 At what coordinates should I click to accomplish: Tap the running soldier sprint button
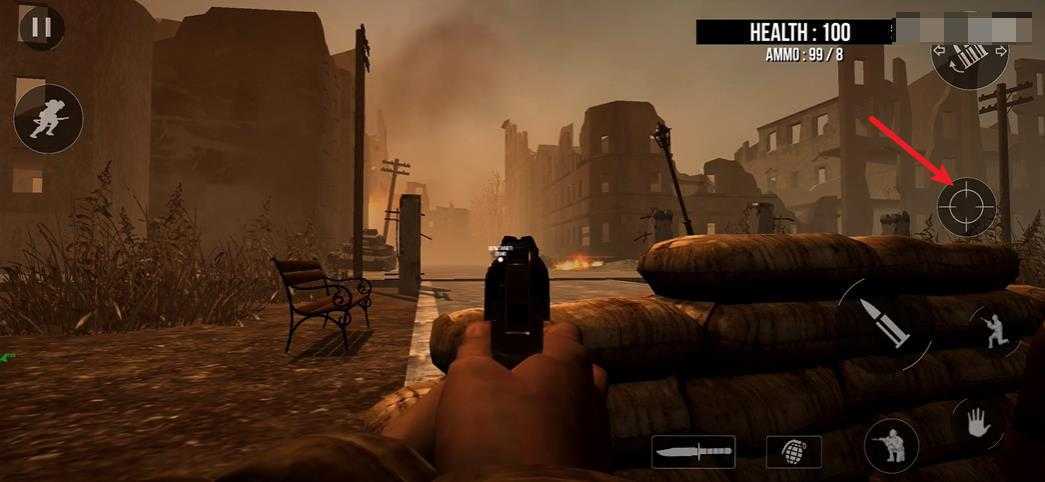48,119
